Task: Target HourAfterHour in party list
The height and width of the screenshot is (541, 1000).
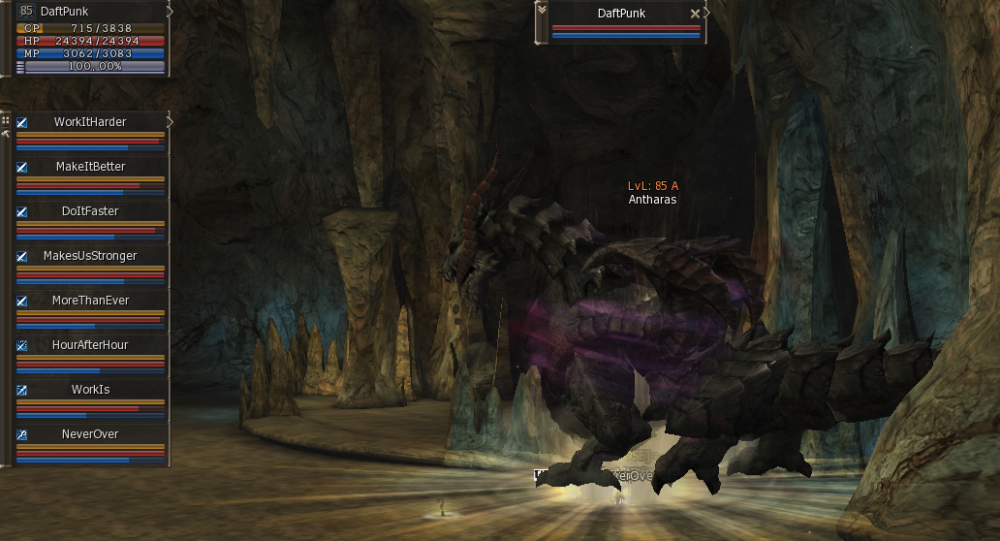Action: [x=90, y=345]
